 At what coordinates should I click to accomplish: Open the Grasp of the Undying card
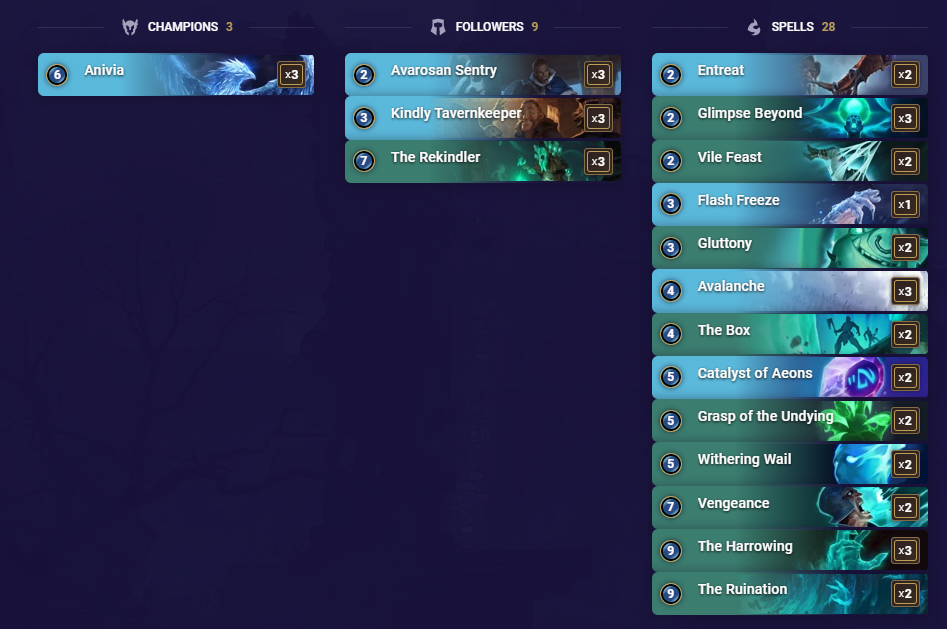789,420
